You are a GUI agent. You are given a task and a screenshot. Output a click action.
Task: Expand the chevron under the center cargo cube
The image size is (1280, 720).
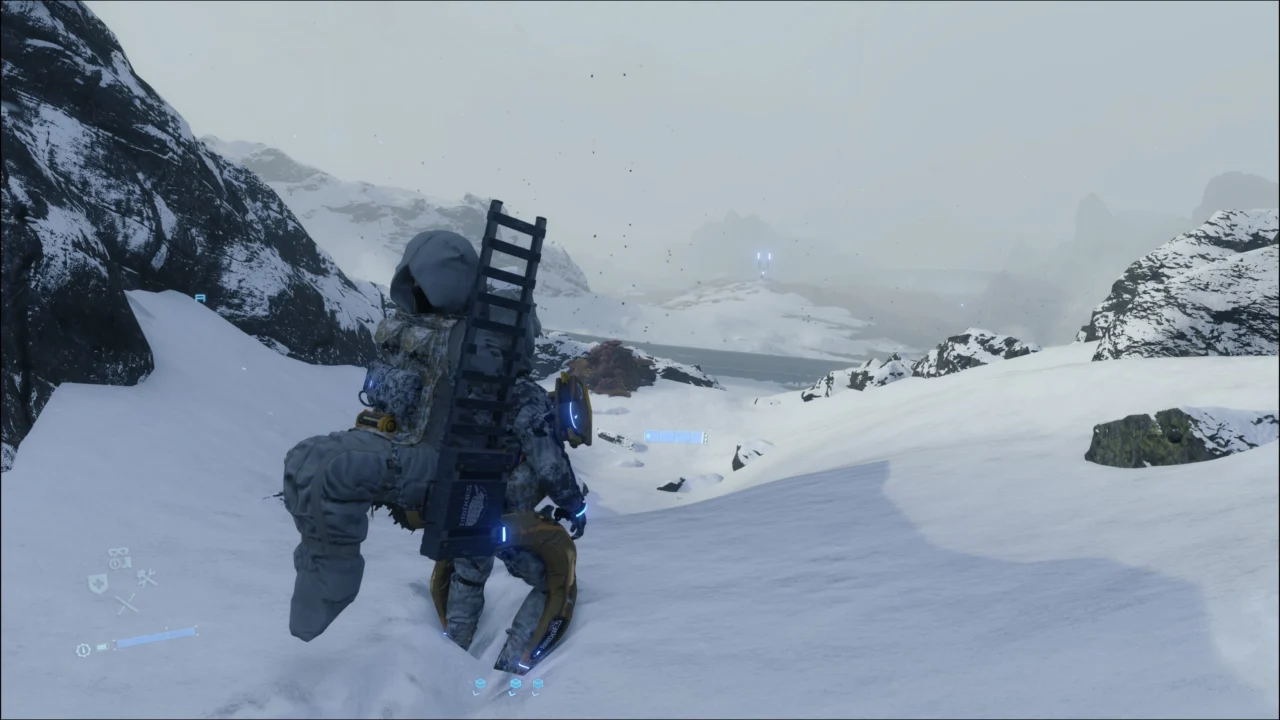(x=512, y=694)
